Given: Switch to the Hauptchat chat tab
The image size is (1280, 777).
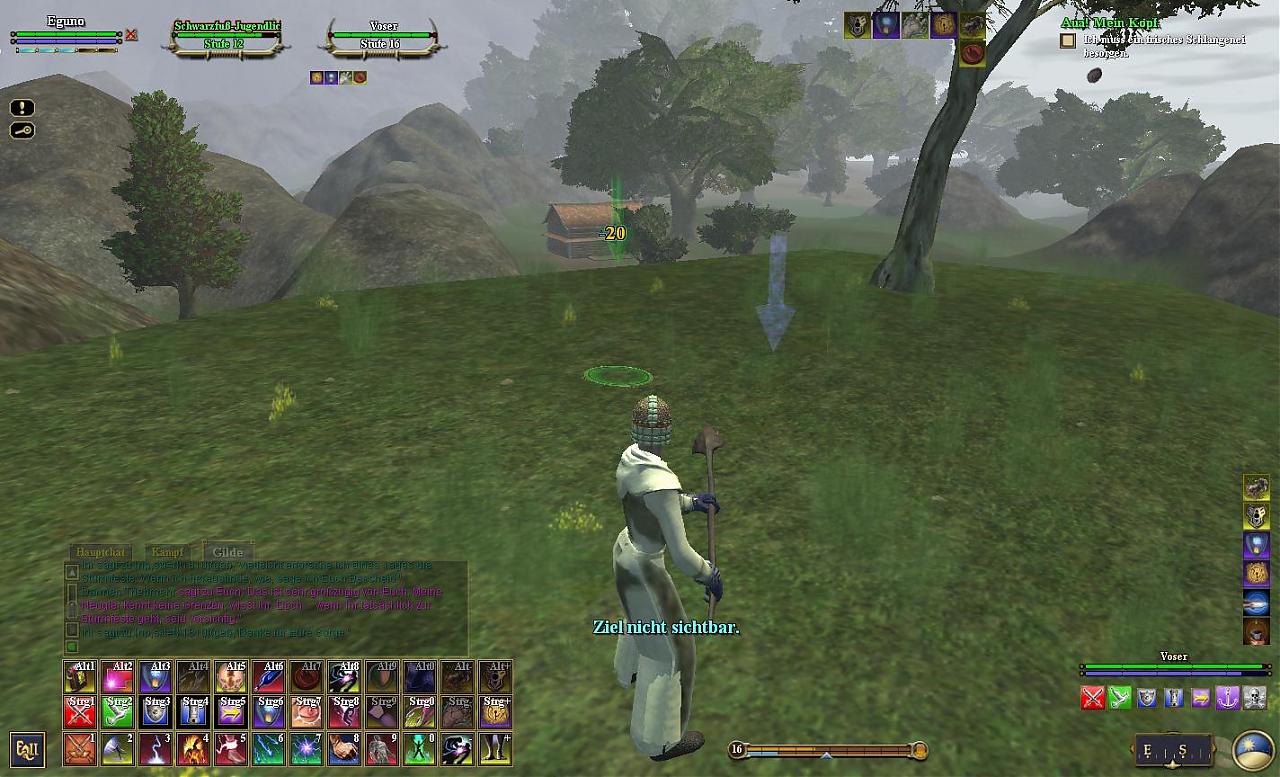Looking at the screenshot, I should pos(100,552).
